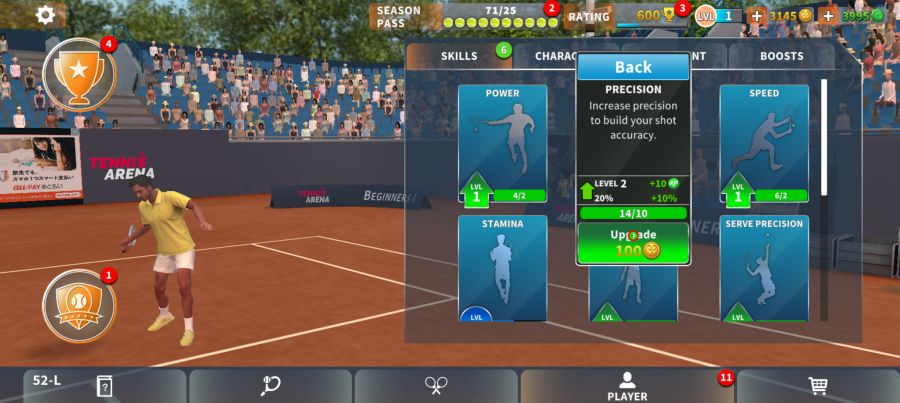This screenshot has width=900, height=403.
Task: Open the trophy star achievements badge
Action: tap(78, 73)
